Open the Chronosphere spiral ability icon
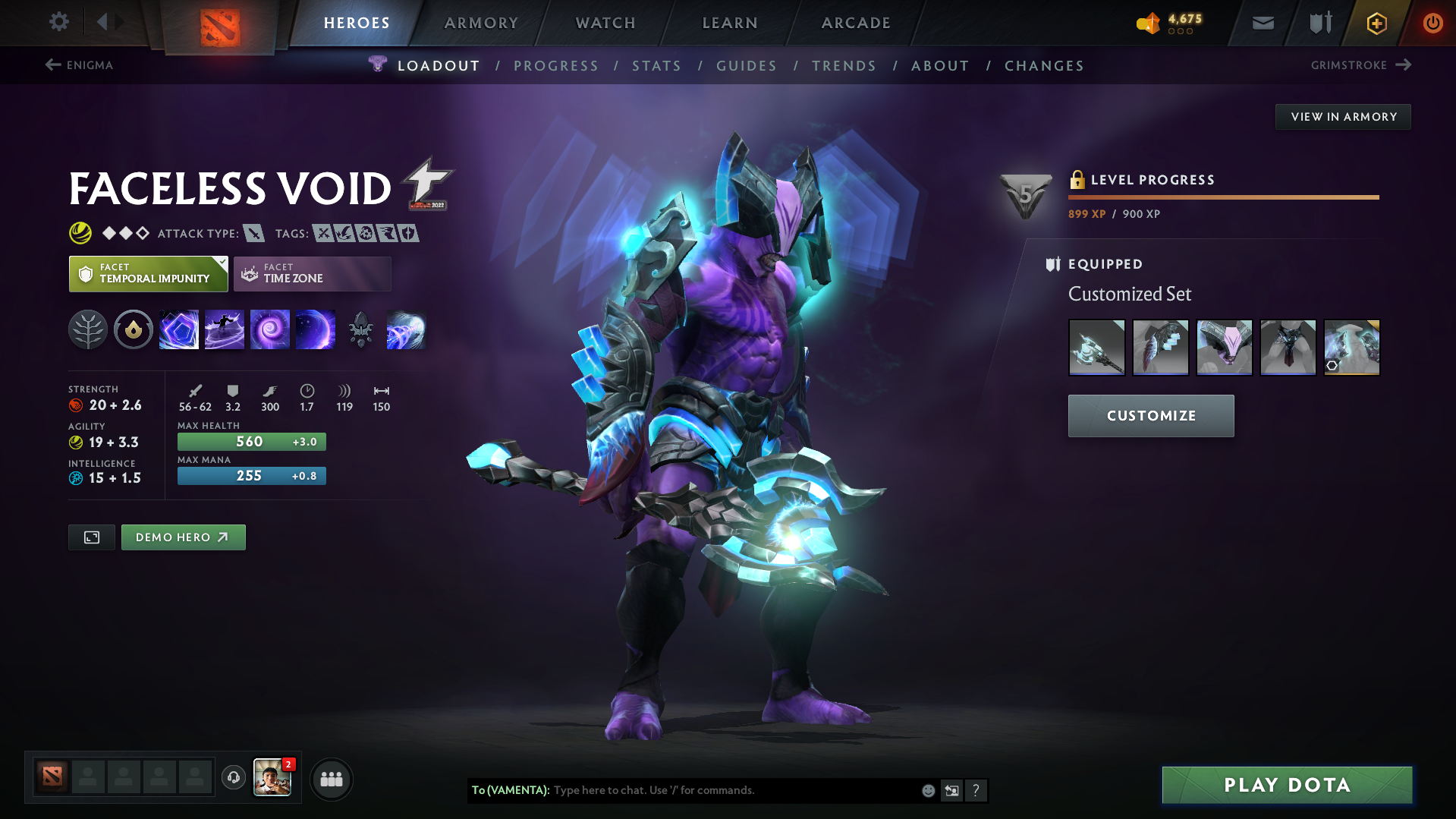 (x=269, y=329)
